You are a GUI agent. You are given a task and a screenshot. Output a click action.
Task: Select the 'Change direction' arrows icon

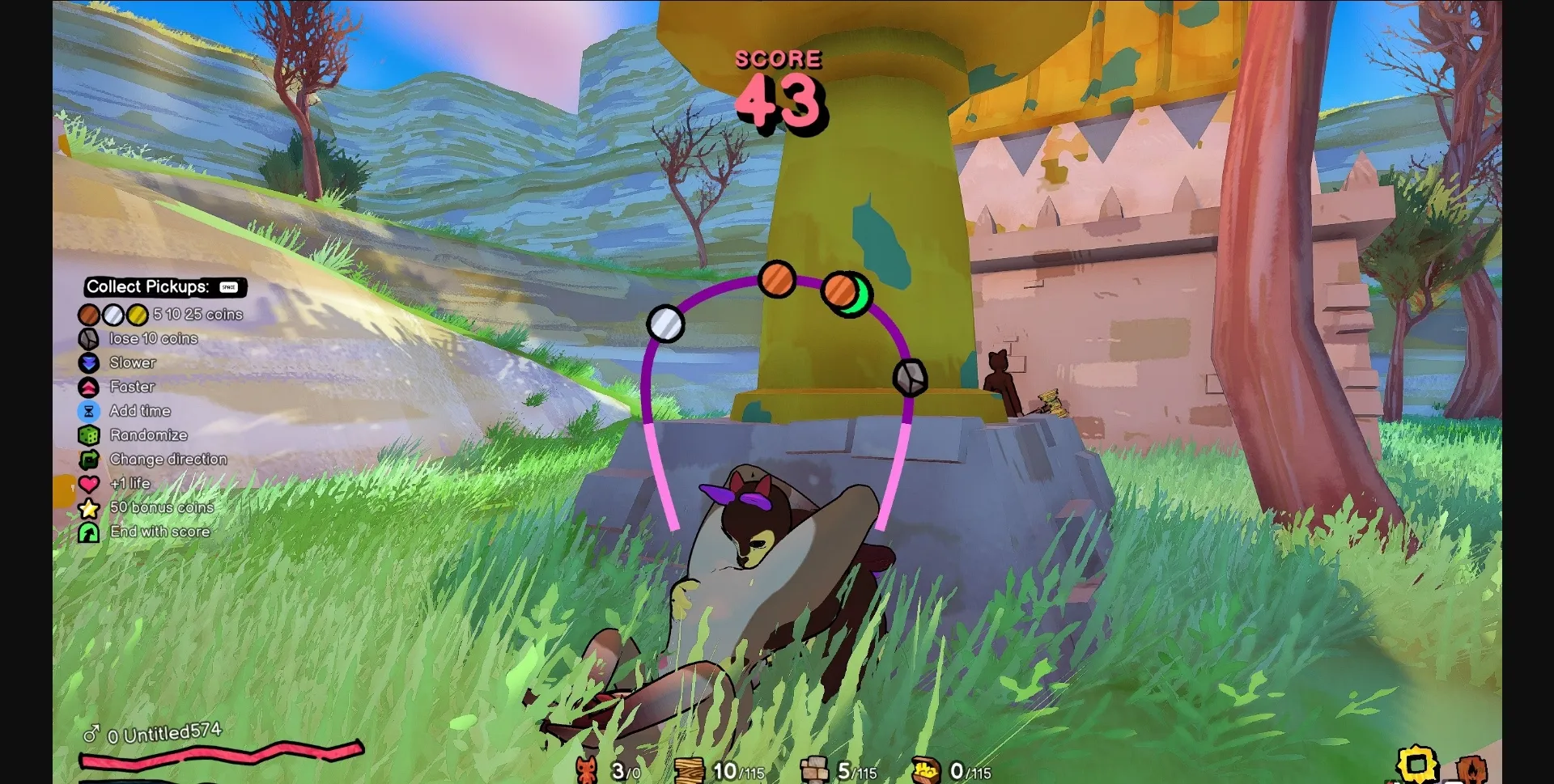(x=89, y=459)
